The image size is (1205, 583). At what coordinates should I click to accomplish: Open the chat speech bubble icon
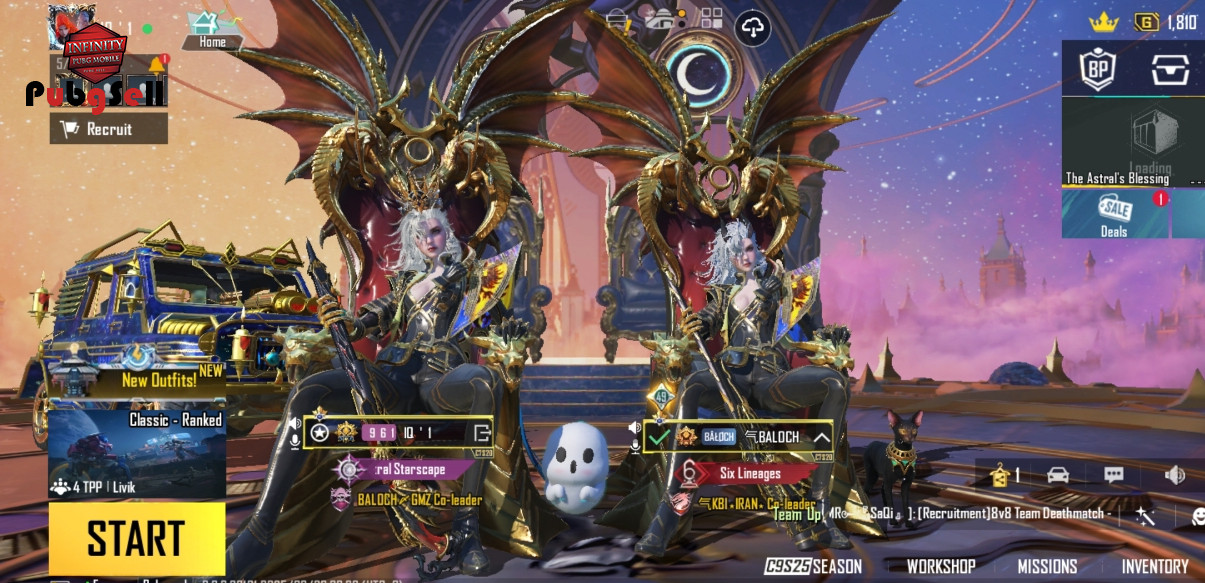tap(1114, 475)
